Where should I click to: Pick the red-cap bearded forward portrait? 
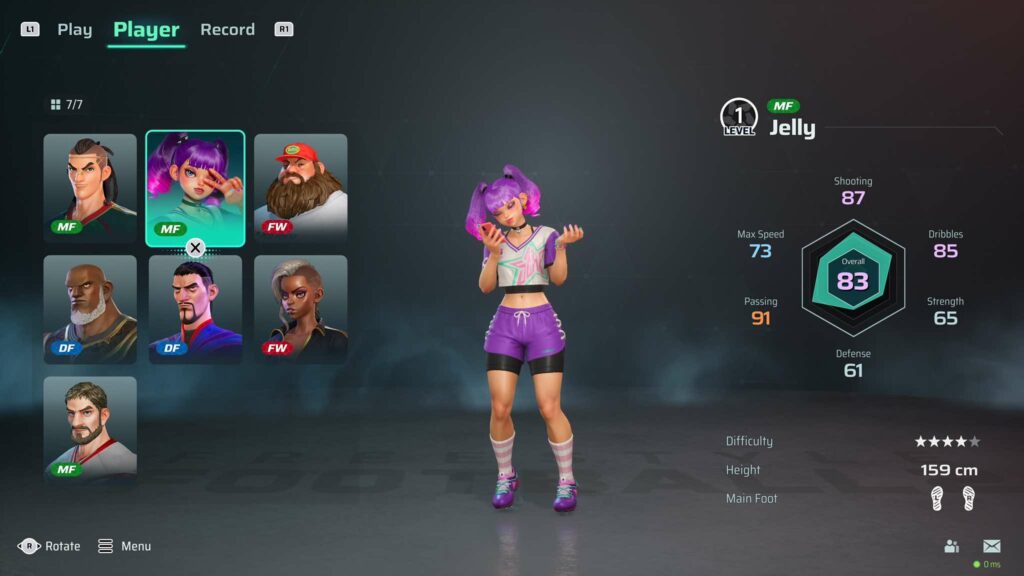[x=301, y=187]
